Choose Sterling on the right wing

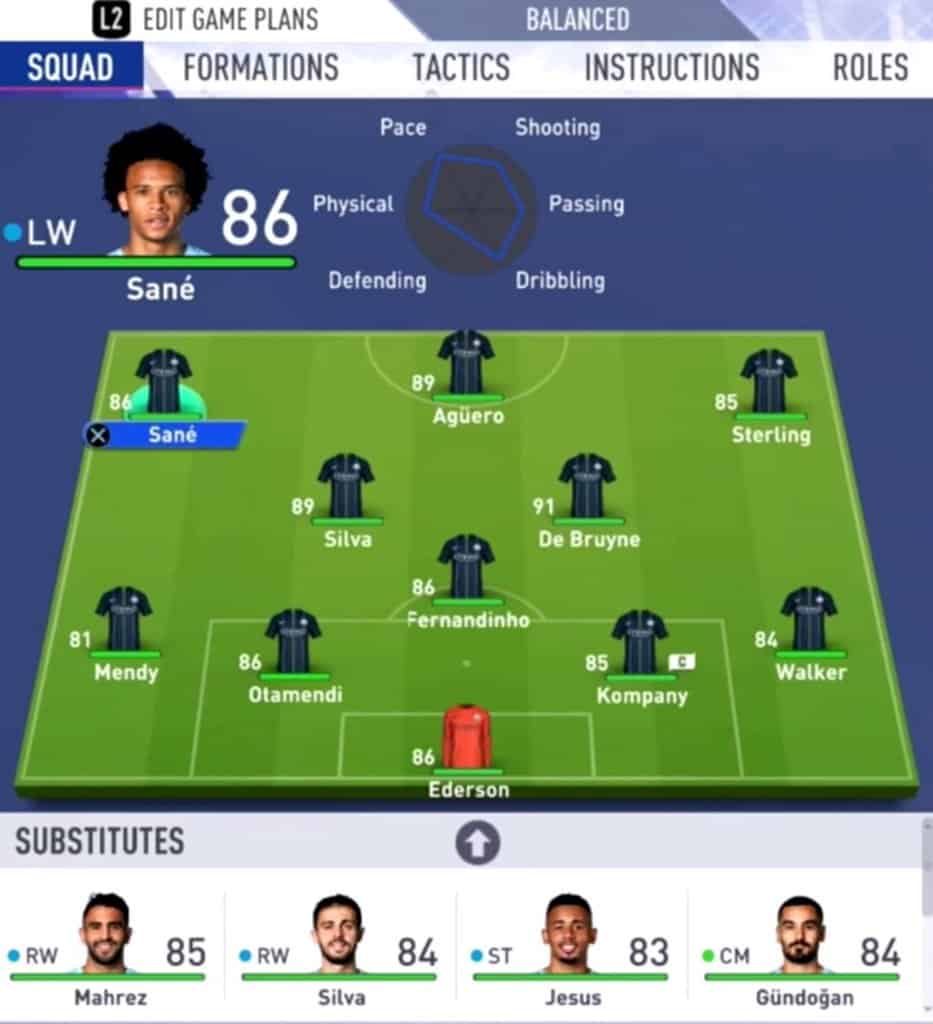769,383
